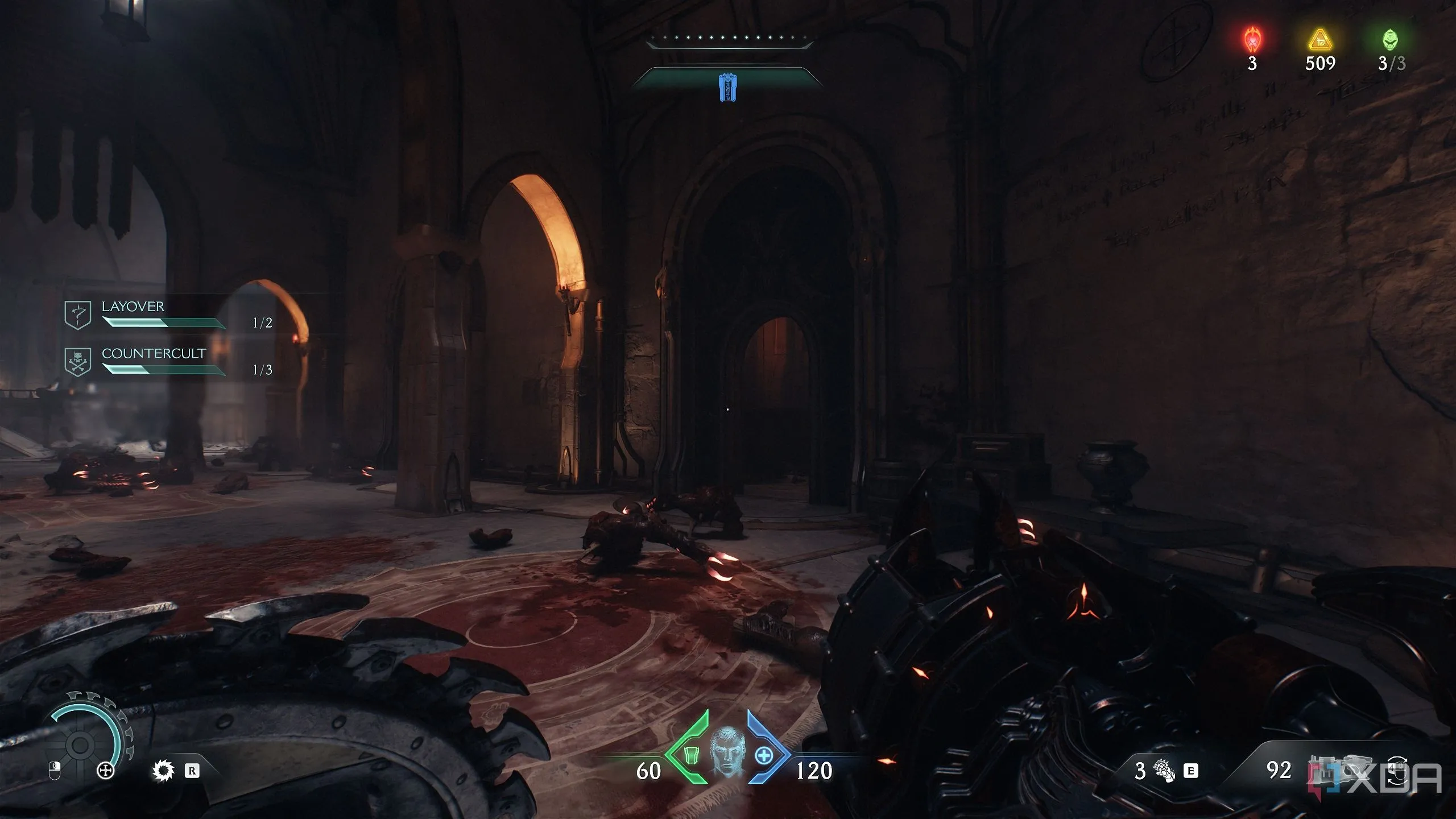
Task: Select the Countercult challenge tracker
Action: tap(163, 362)
